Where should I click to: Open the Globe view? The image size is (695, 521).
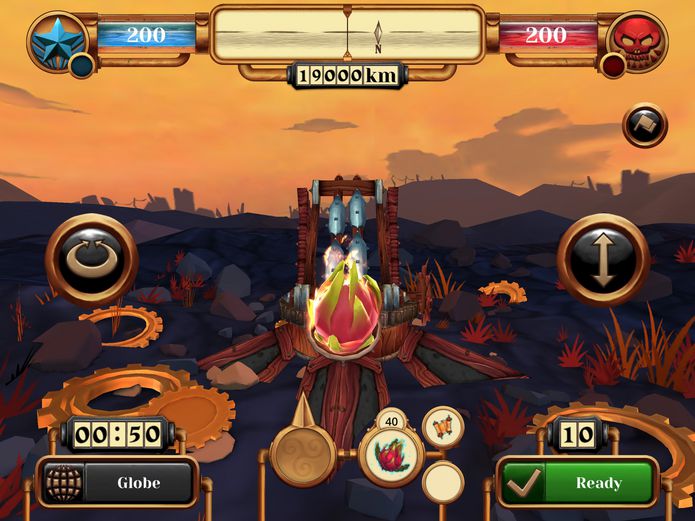[117, 483]
